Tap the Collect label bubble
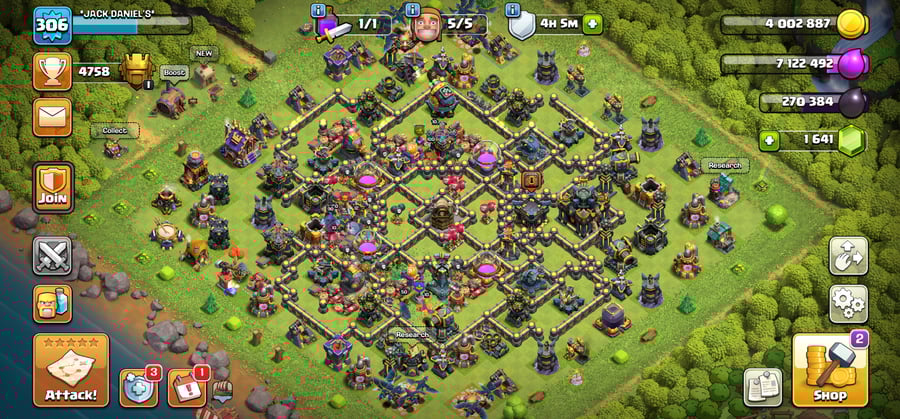Screen dimensions: 900x419 [113, 131]
